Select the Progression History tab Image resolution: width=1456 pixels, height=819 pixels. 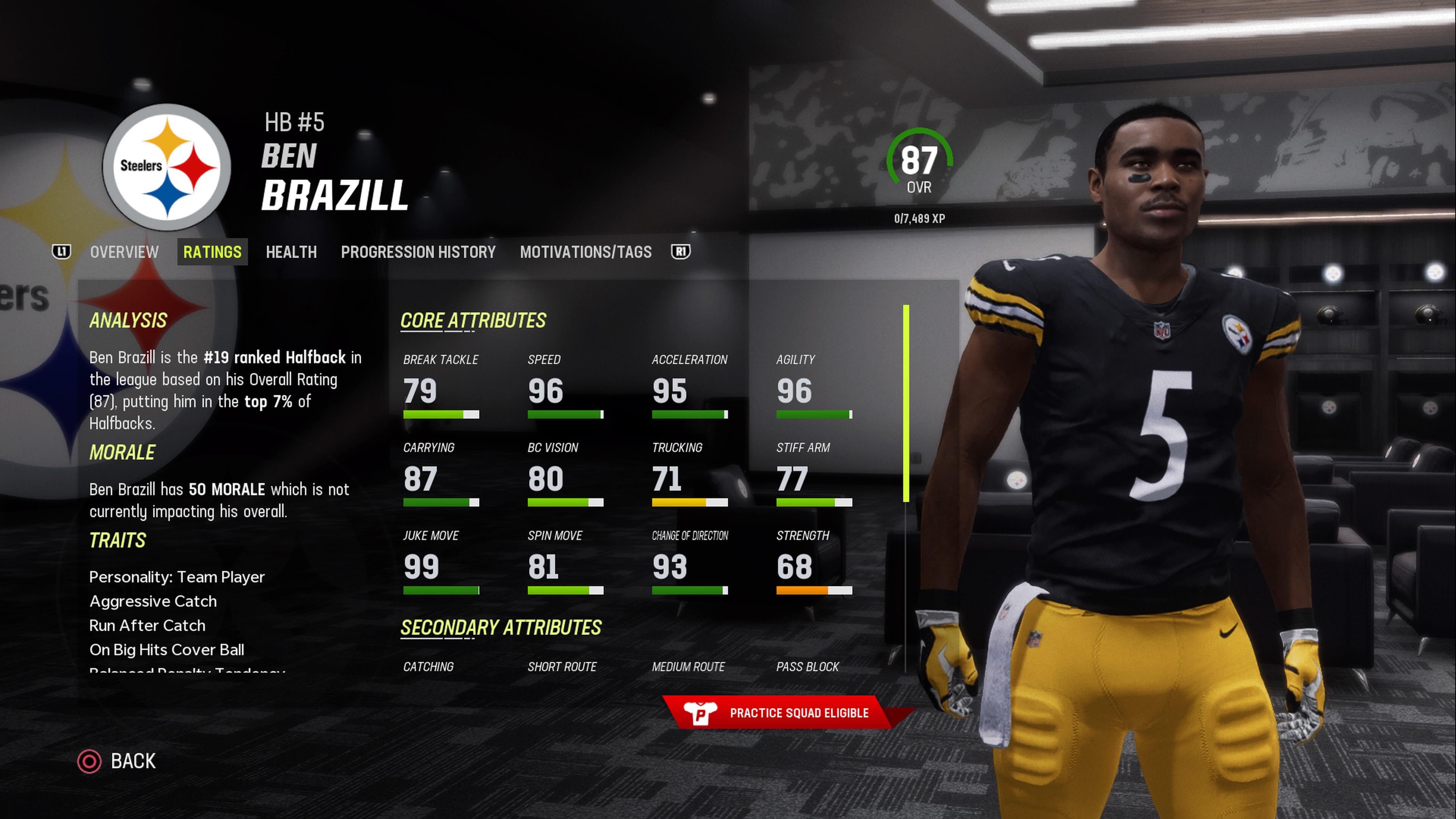tap(418, 252)
